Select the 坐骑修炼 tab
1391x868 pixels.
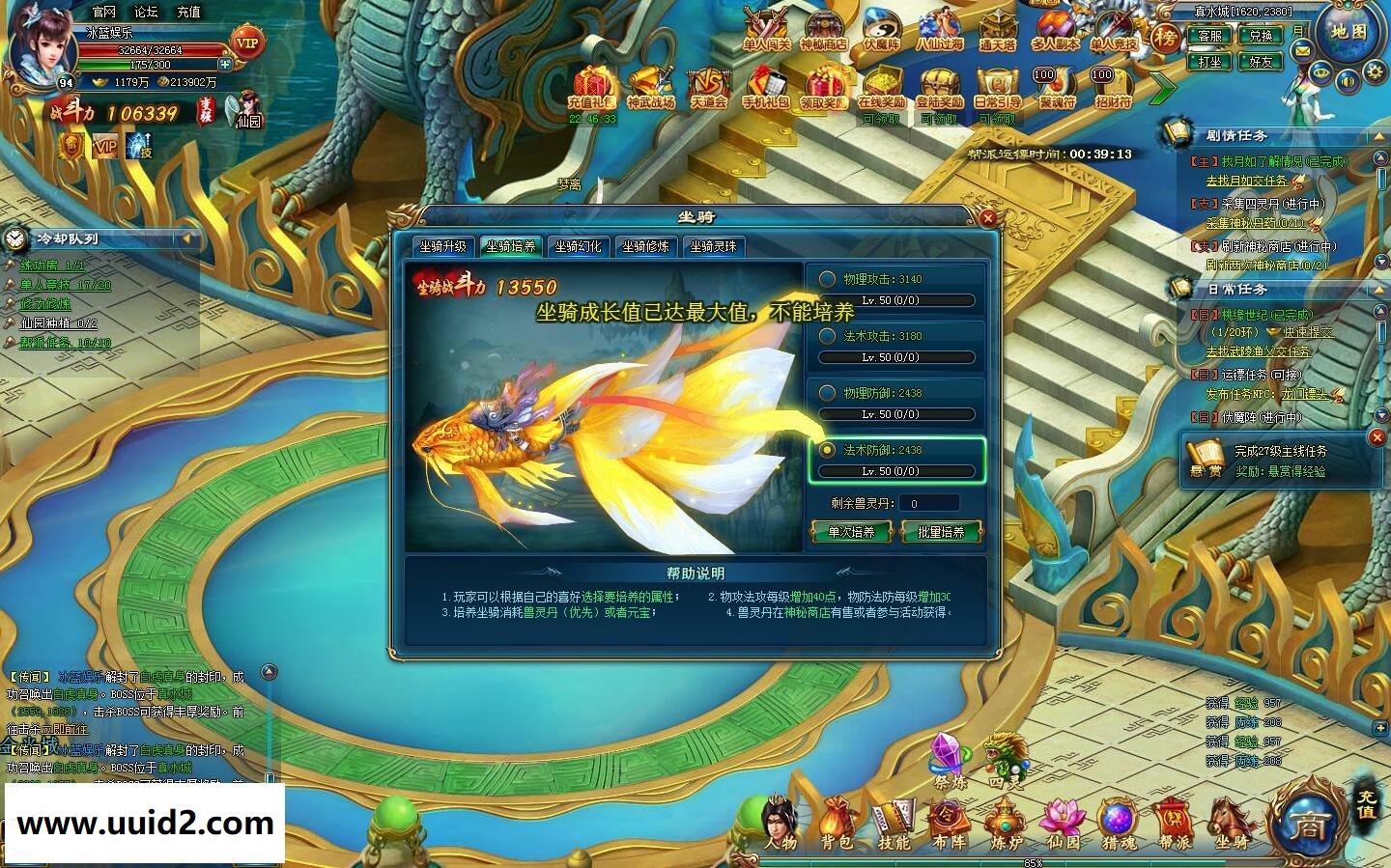click(645, 246)
